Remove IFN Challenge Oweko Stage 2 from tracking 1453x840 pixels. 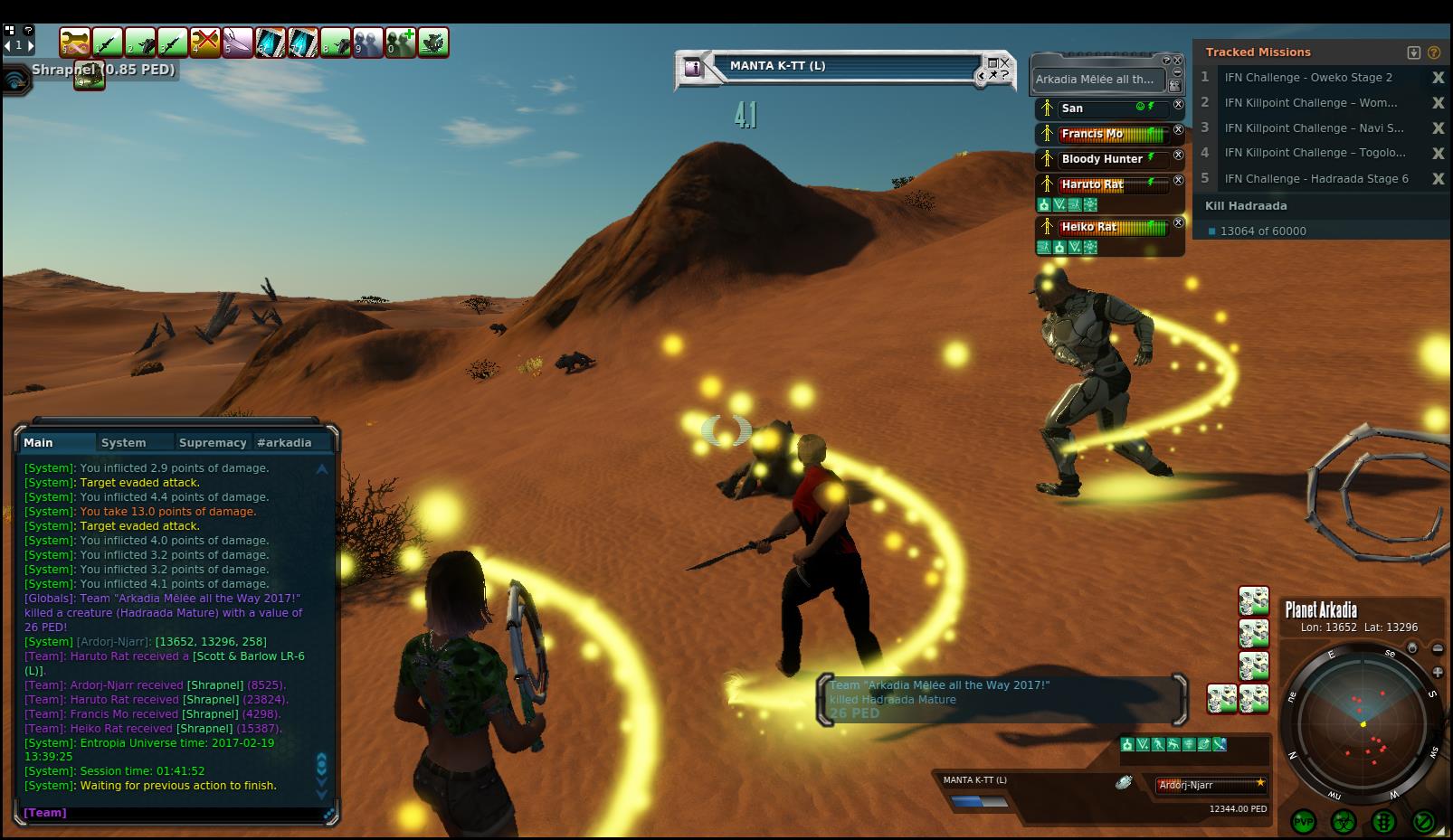[x=1438, y=78]
